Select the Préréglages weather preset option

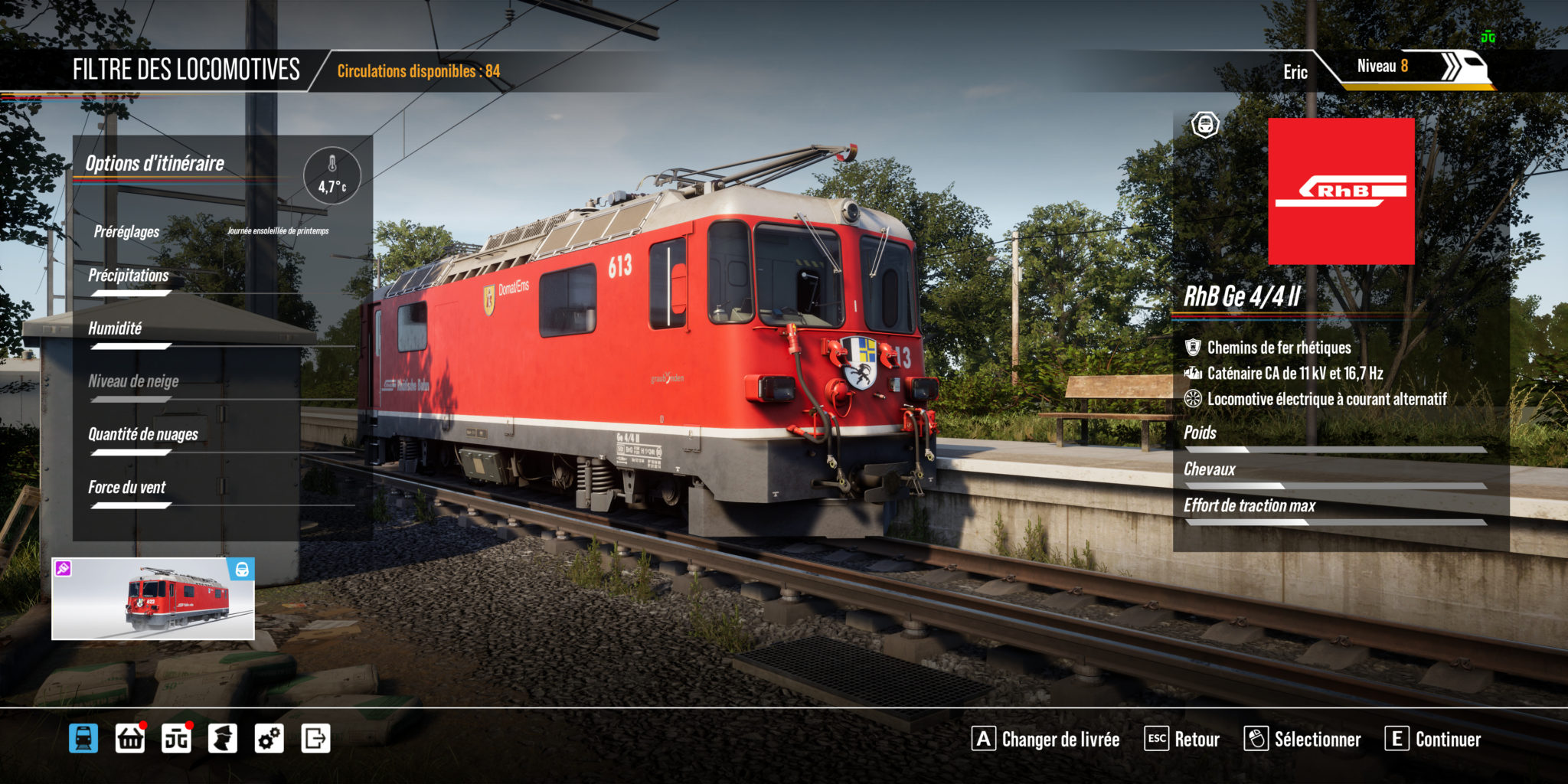point(126,230)
